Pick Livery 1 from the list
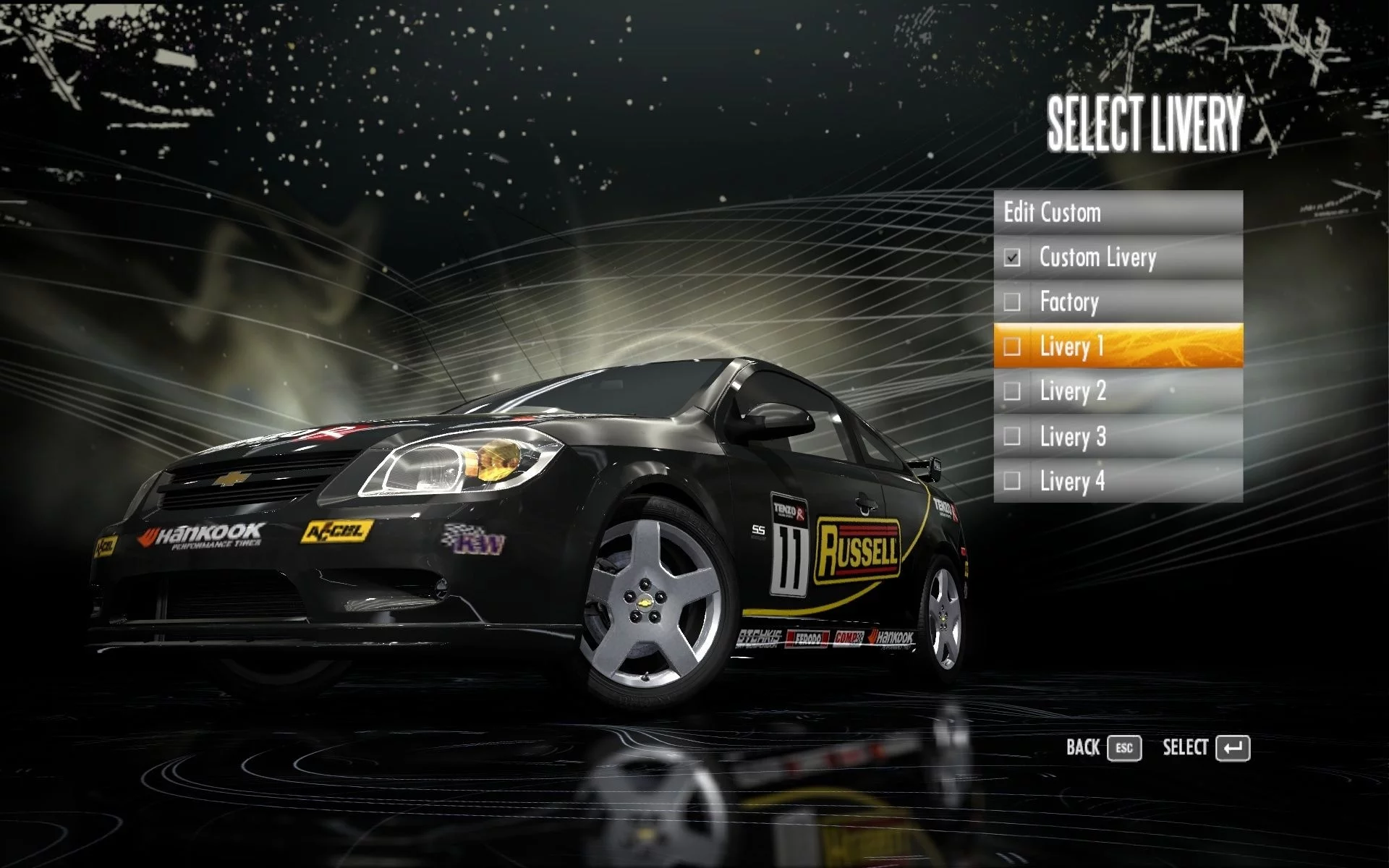This screenshot has height=868, width=1389. 1118,346
